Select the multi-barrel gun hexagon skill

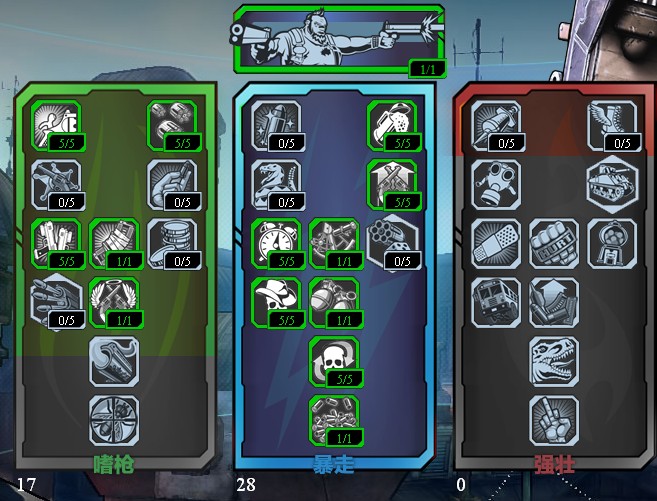pos(55,301)
